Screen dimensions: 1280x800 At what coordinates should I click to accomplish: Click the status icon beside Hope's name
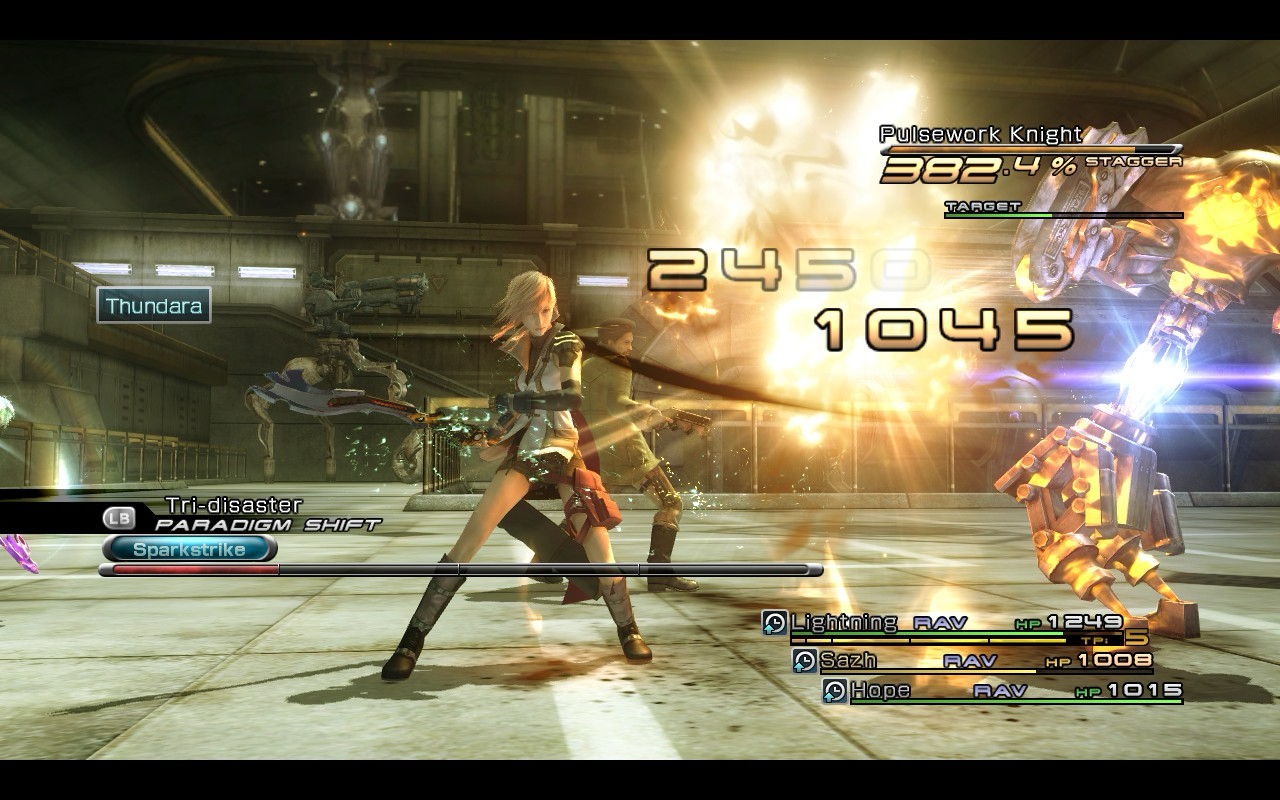coord(835,690)
